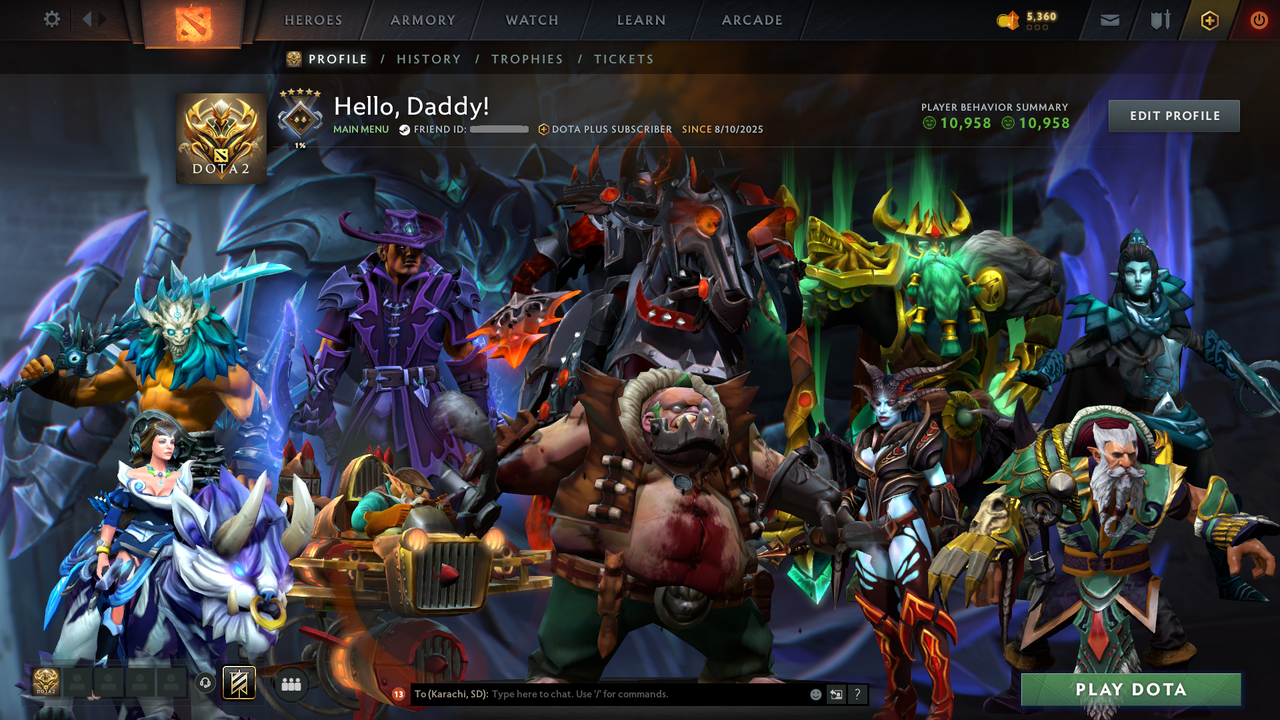Open the mail notifications inbox
Viewport: 1280px width, 720px height.
1108,19
